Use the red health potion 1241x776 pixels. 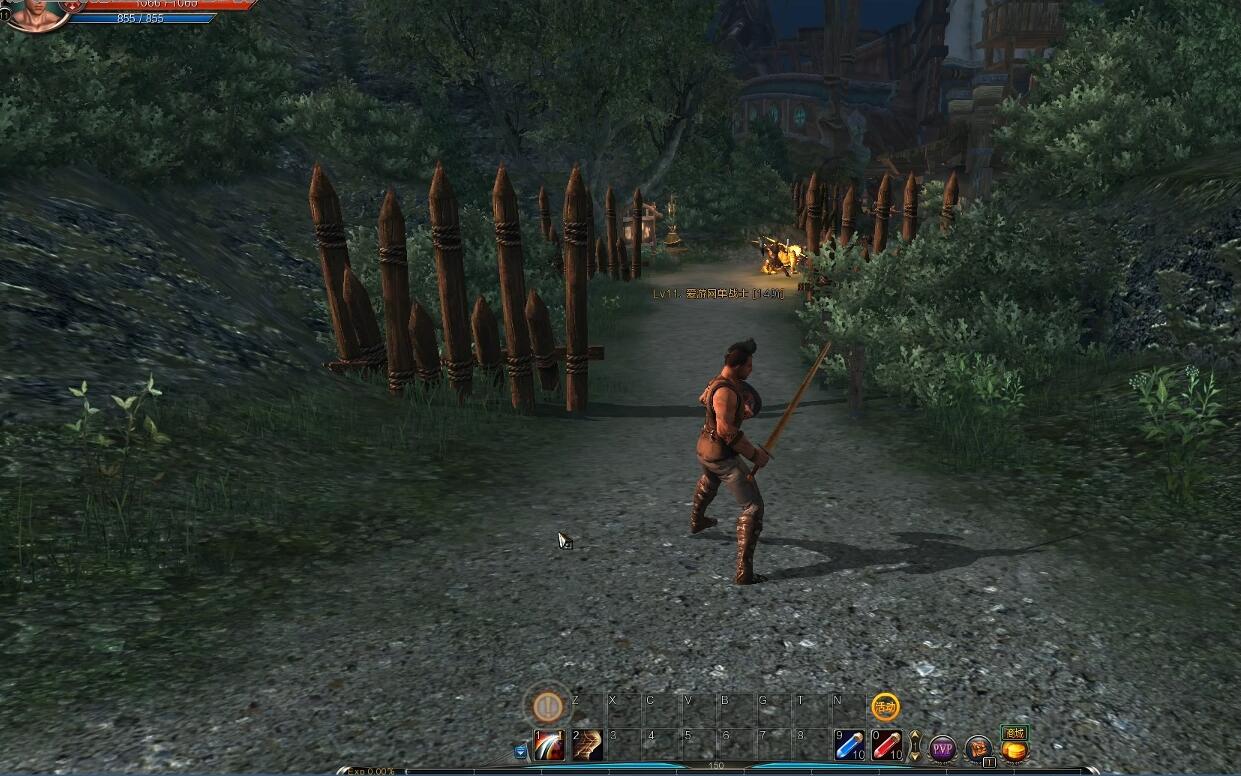[886, 746]
